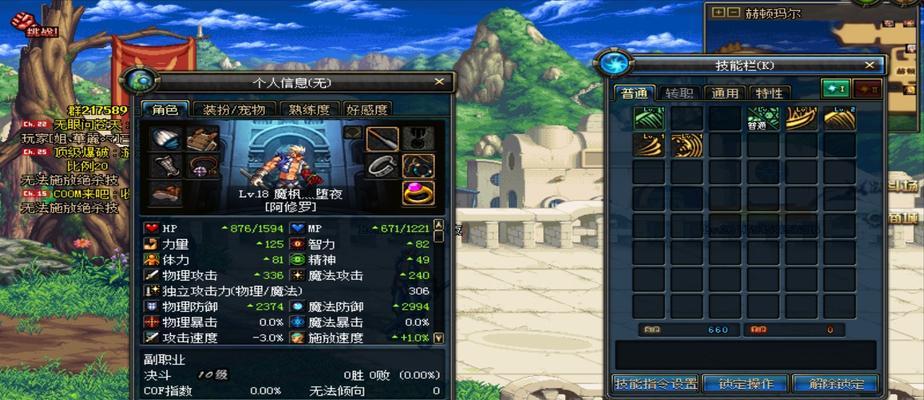Viewport: 924px width, 400px height.
Task: Select the 好感度 tab
Action: (366, 109)
